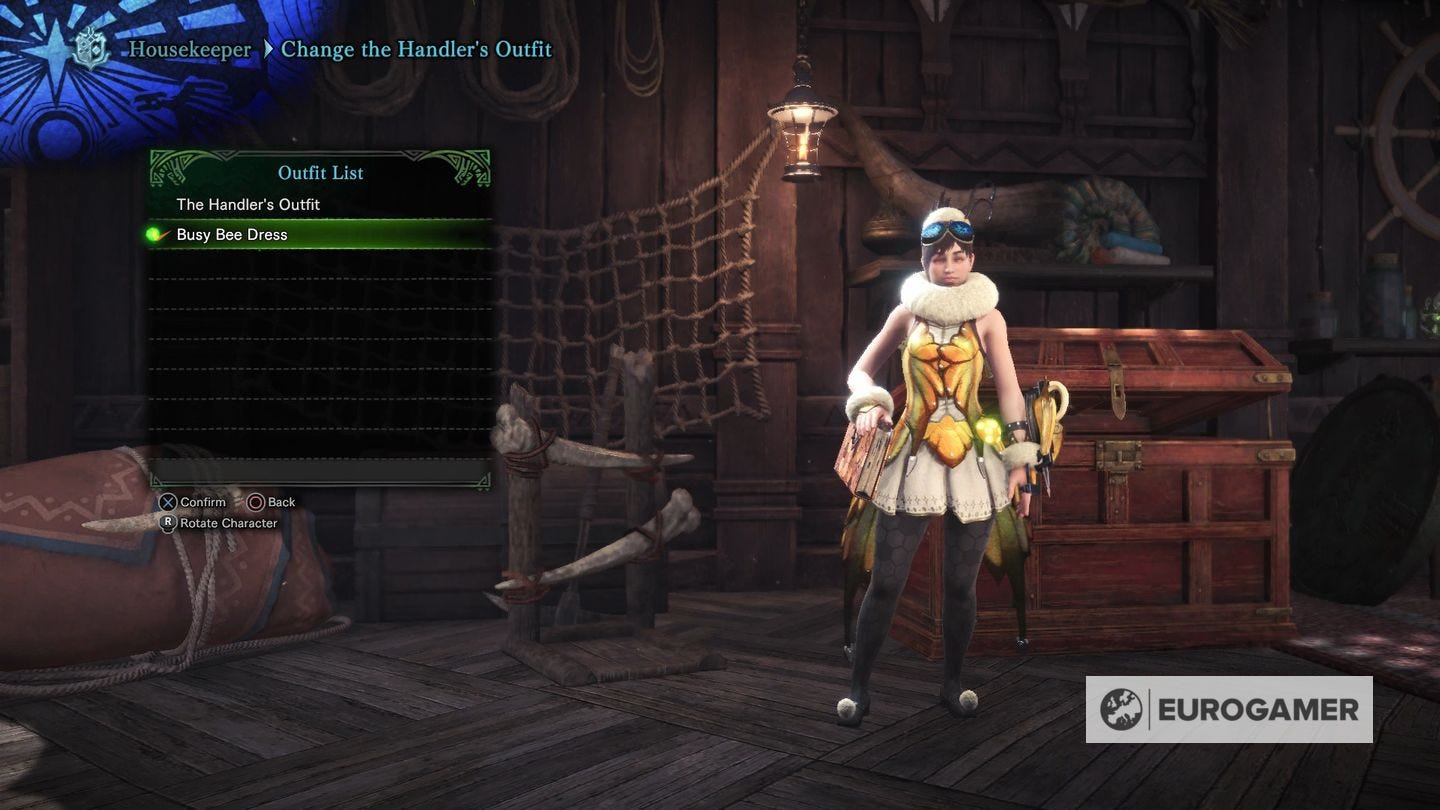
Task: Click the R Rotate Character button icon
Action: point(167,522)
